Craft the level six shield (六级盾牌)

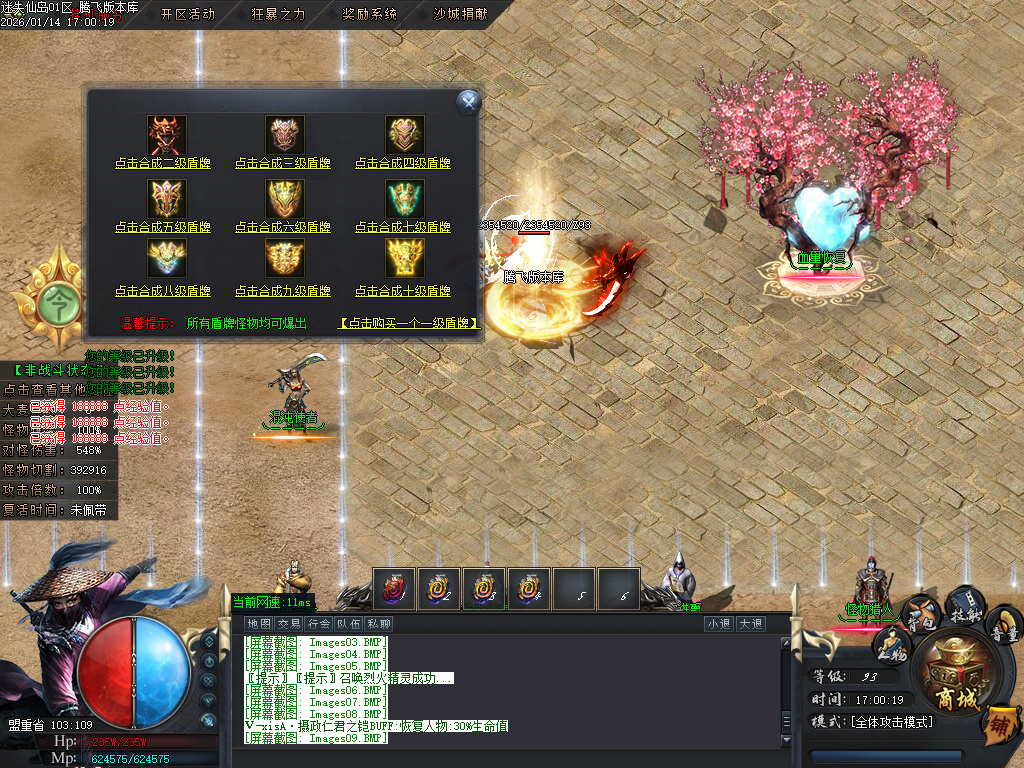[283, 227]
